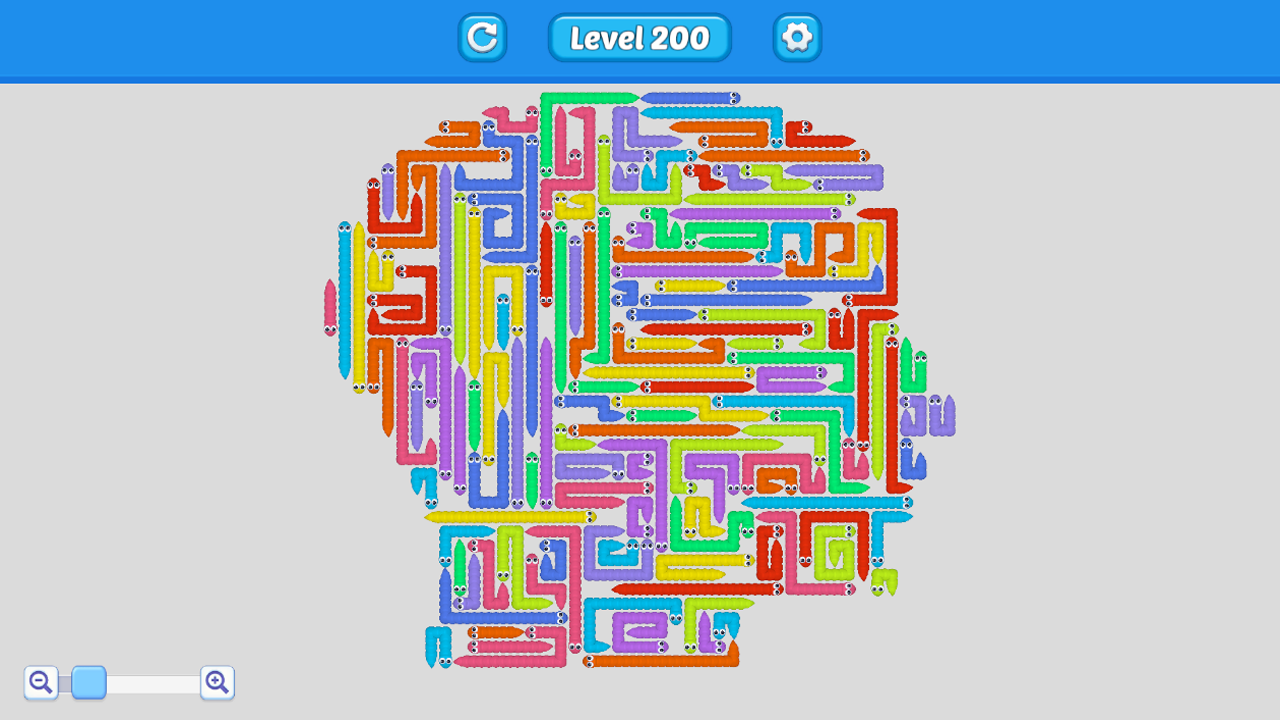Click the zoom in magnifier icon
The height and width of the screenshot is (720, 1280).
pos(217,682)
